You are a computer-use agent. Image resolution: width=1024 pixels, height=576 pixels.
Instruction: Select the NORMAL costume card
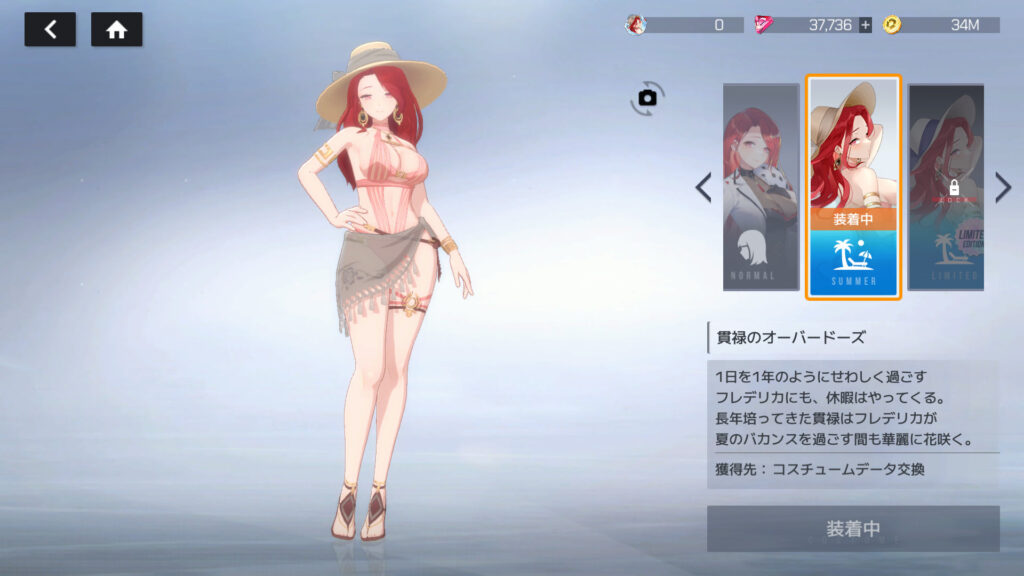[x=761, y=187]
